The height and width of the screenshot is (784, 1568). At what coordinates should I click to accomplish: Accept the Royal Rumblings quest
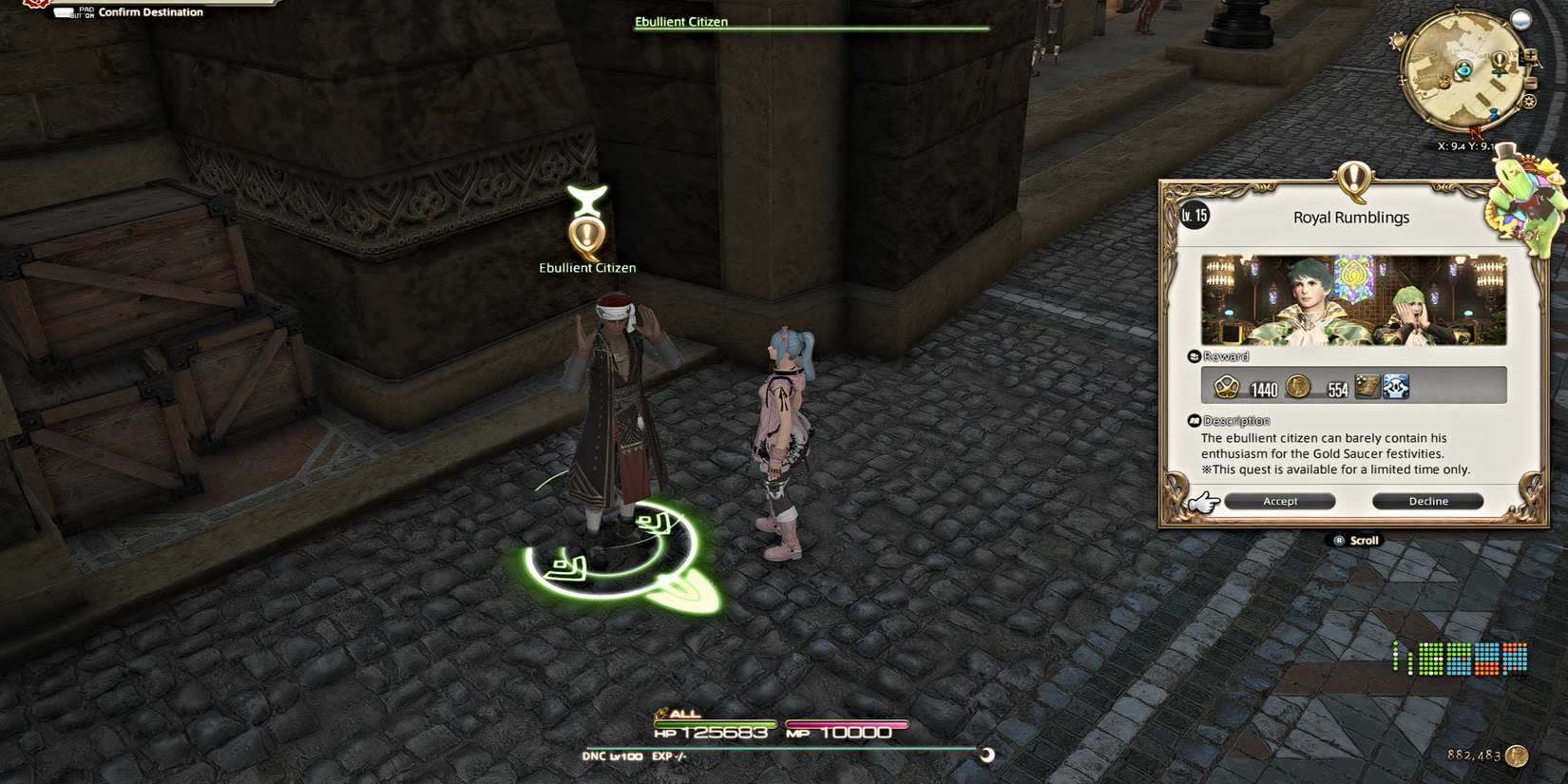(x=1280, y=501)
